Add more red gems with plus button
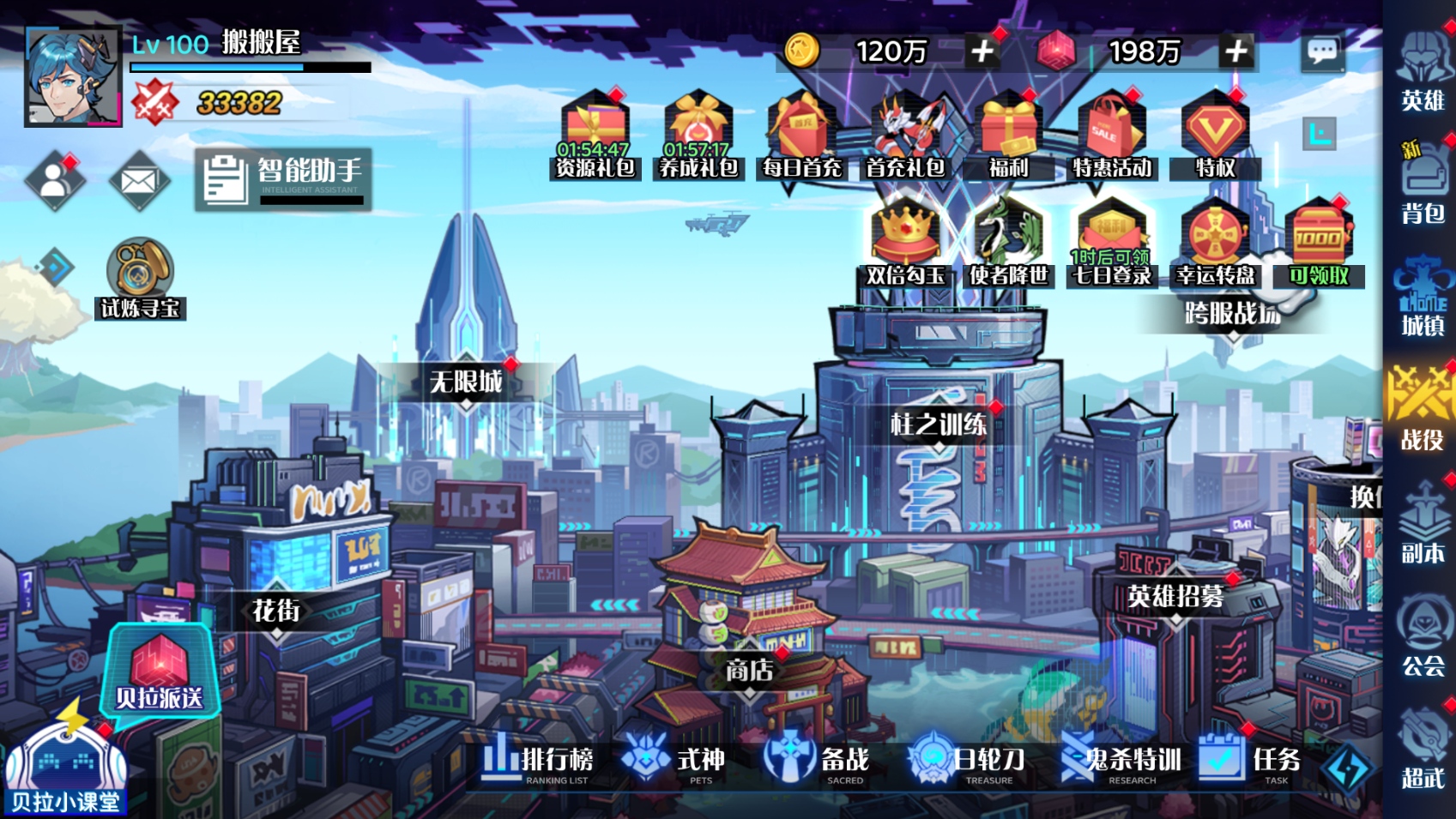This screenshot has width=1456, height=819. 1235,51
